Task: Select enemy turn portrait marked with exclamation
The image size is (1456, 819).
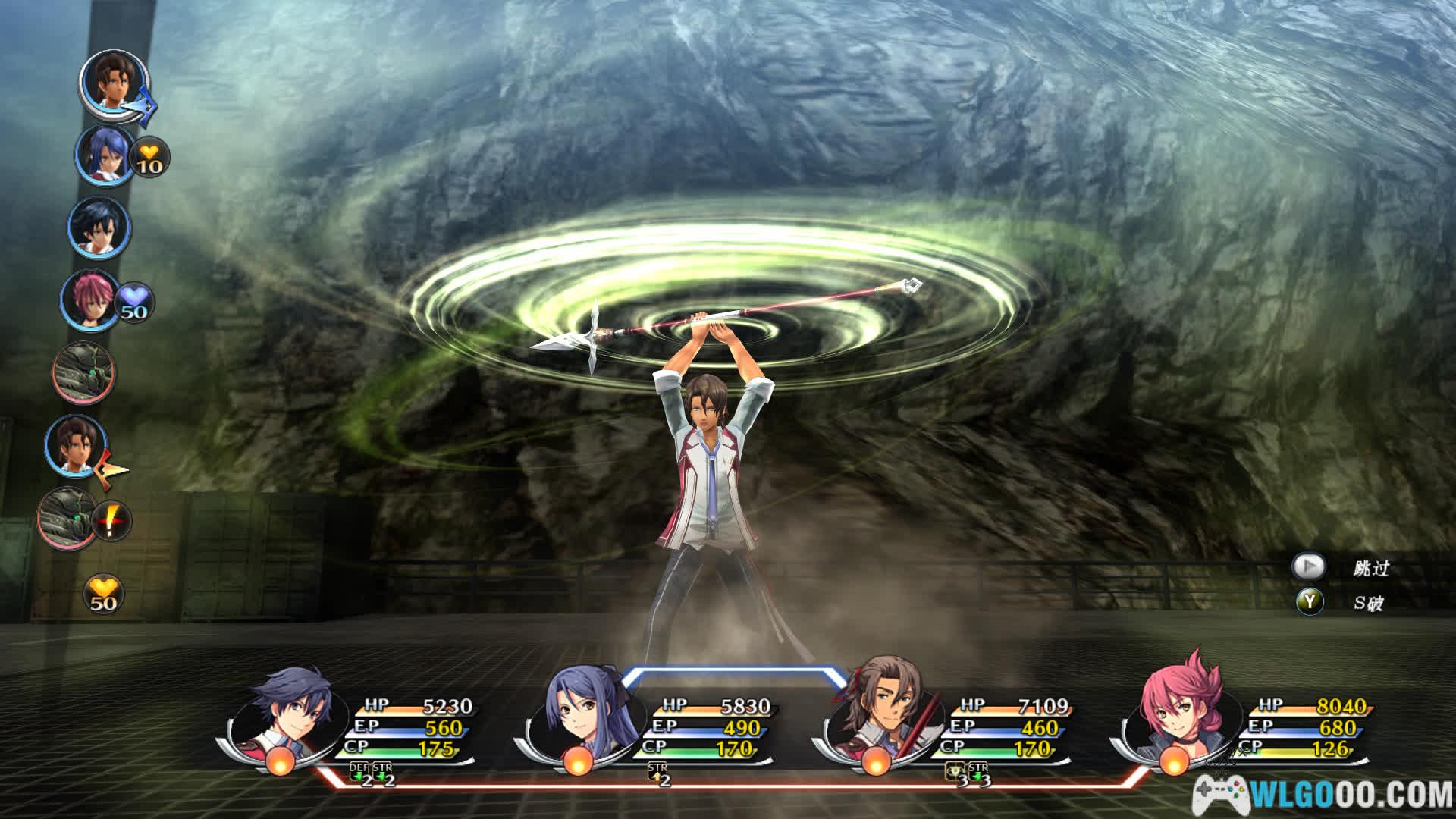Action: [67, 518]
